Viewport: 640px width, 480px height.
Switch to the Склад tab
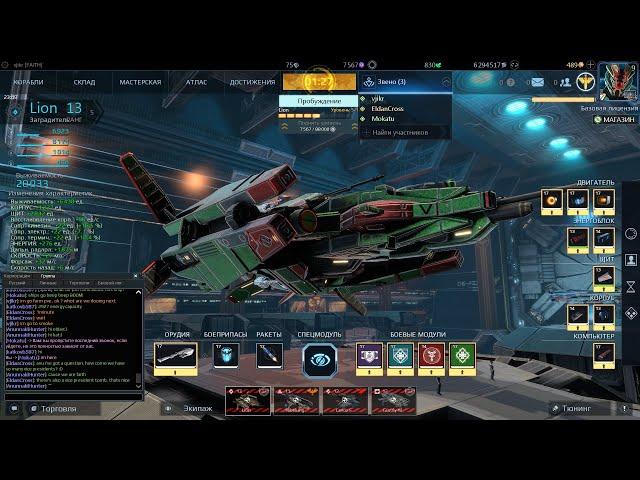(85, 82)
